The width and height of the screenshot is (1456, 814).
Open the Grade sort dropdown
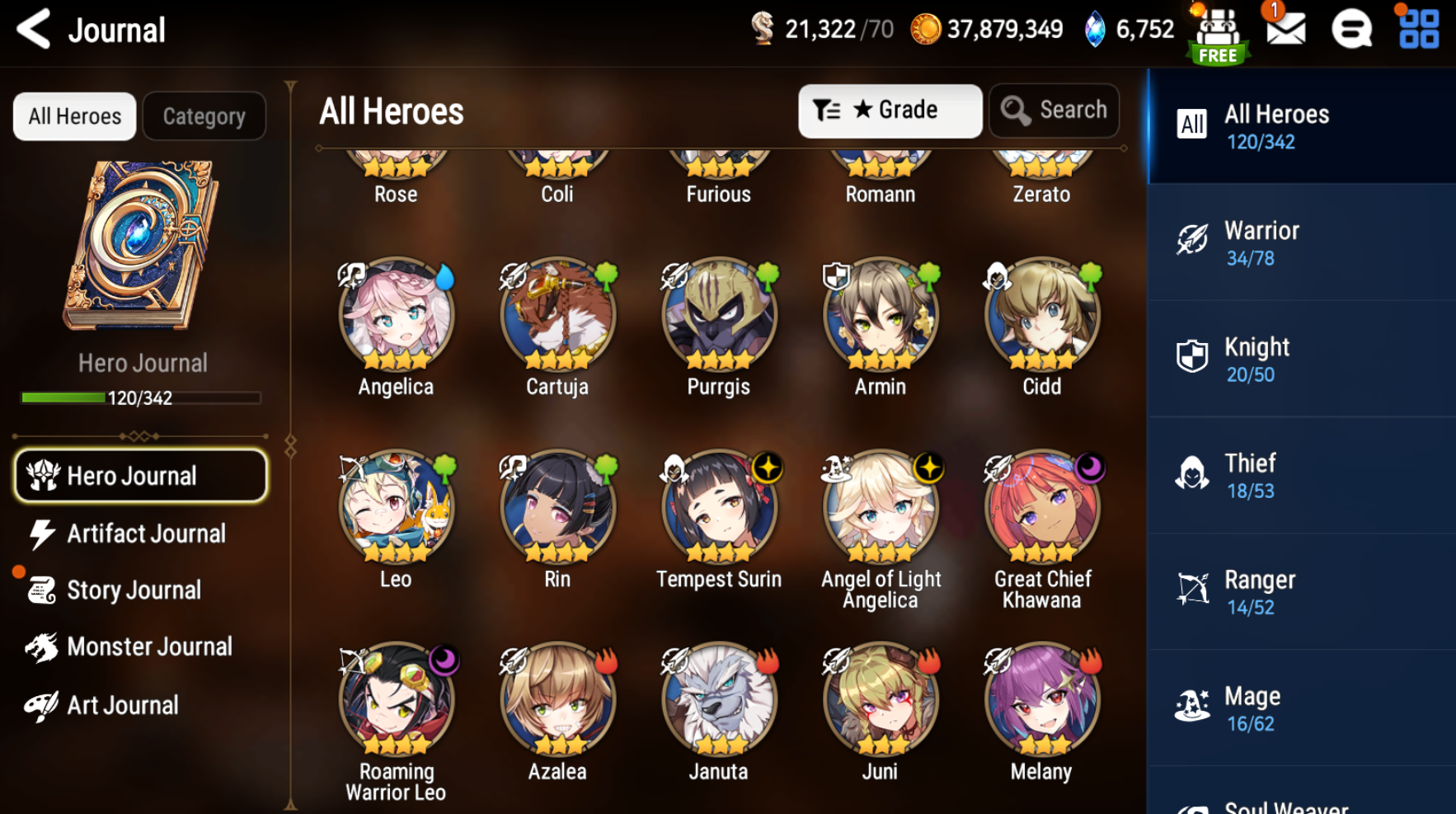point(890,111)
